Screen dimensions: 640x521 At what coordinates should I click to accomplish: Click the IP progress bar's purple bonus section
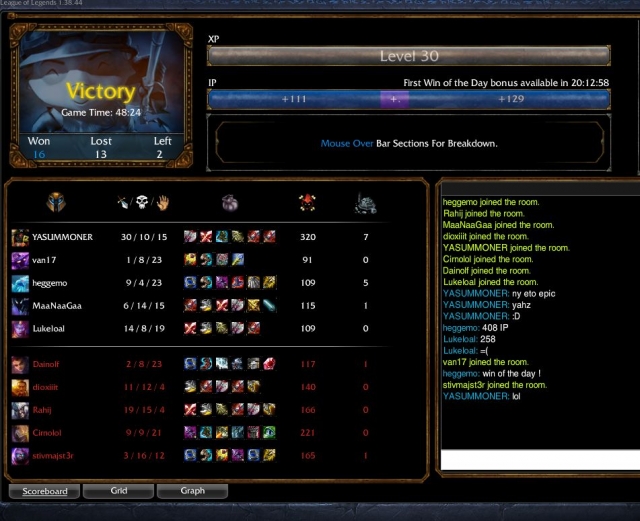click(x=394, y=99)
